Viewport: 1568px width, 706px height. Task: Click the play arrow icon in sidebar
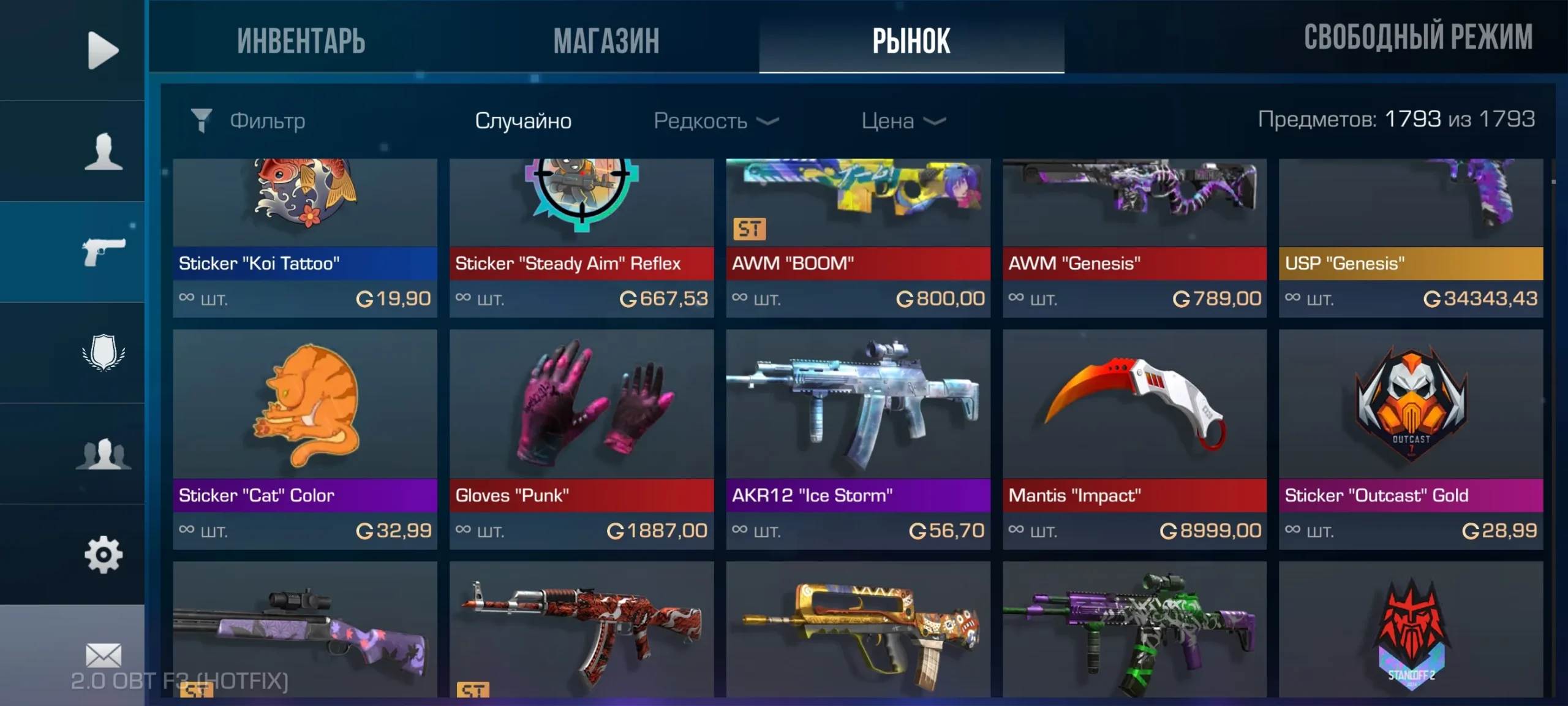click(x=103, y=50)
